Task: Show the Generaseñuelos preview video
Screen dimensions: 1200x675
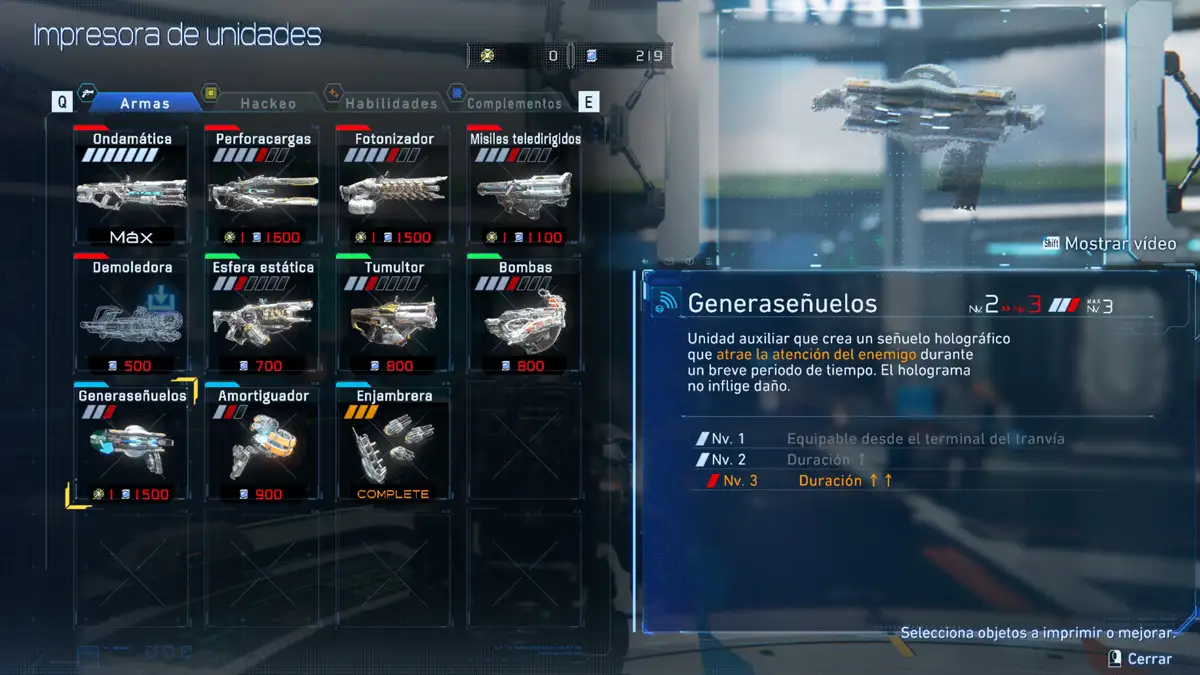Action: point(1110,244)
